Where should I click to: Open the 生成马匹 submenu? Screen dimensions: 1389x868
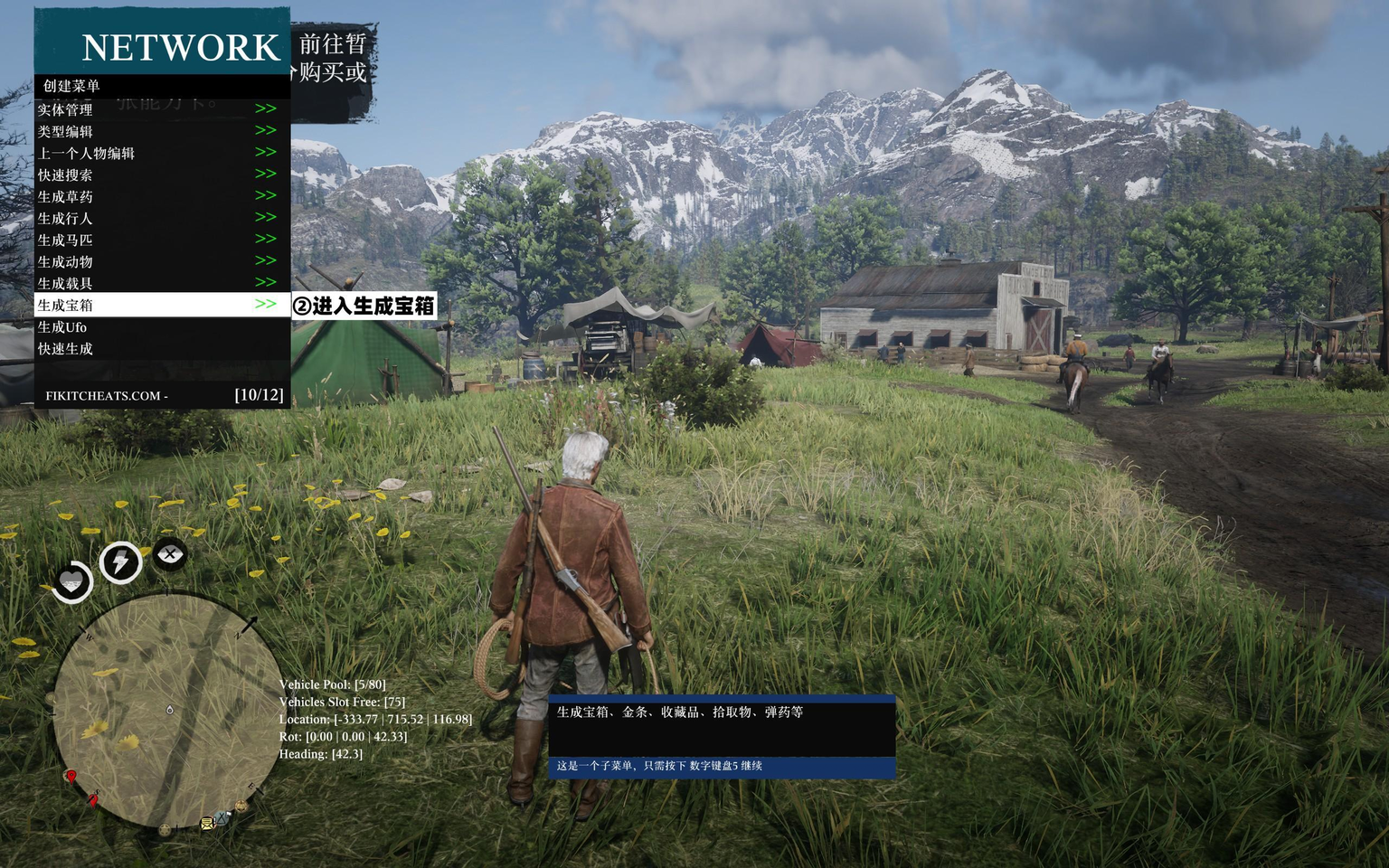(x=65, y=240)
